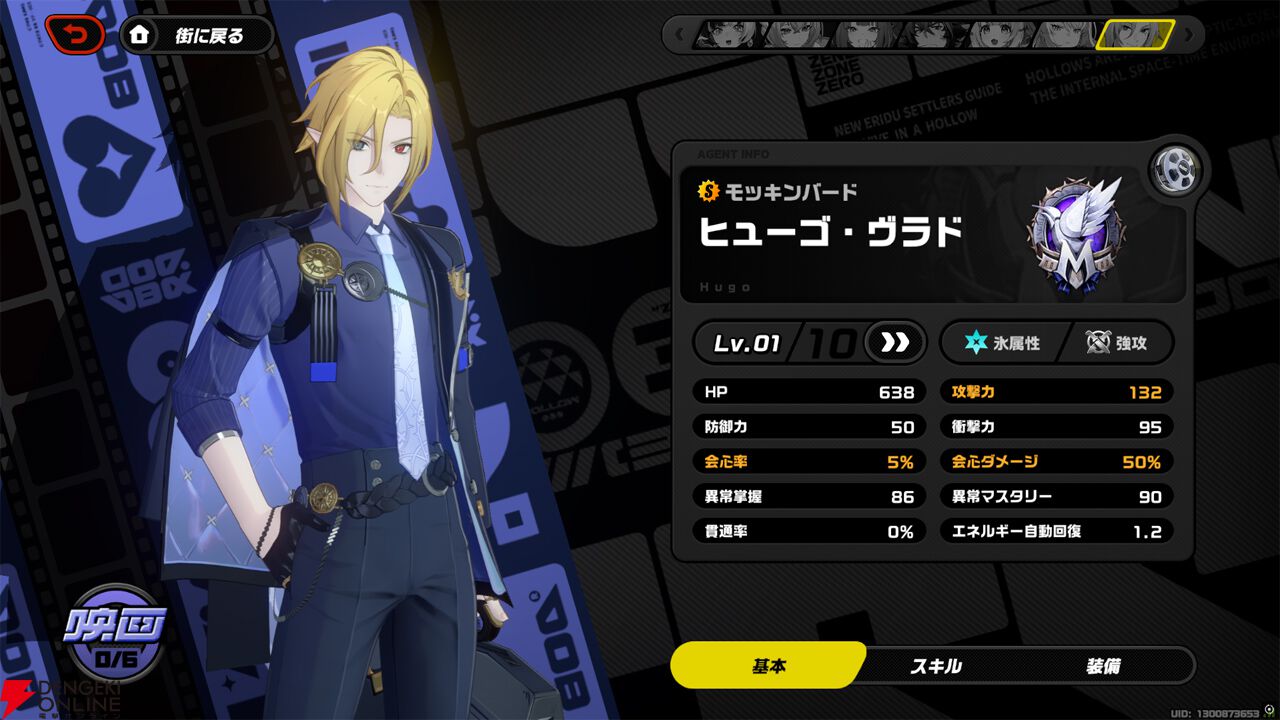Screen dimensions: 1280x720
Task: Open the Mockingbird faction emblem
Action: pos(1075,236)
